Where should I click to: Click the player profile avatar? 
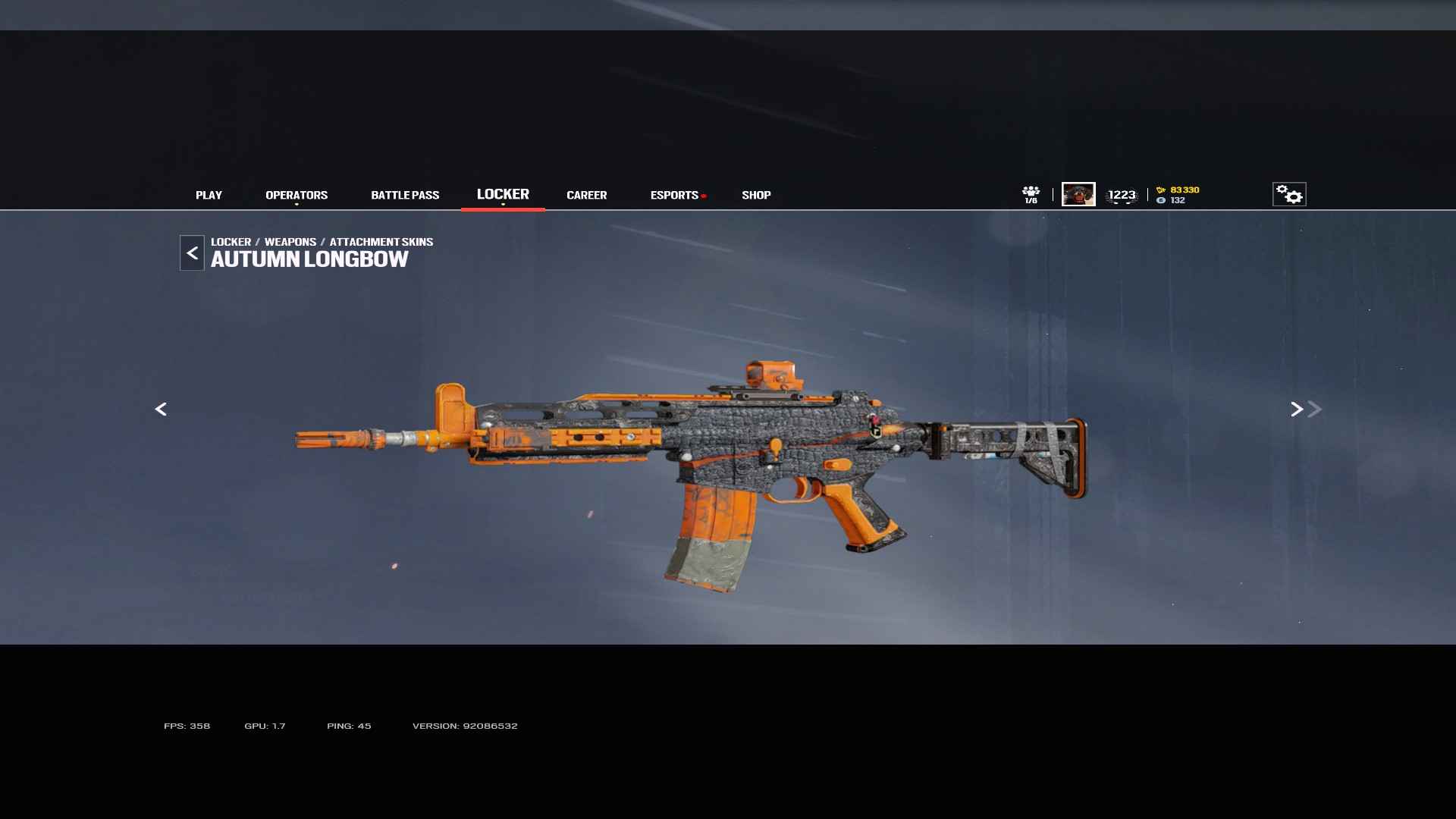click(1078, 194)
